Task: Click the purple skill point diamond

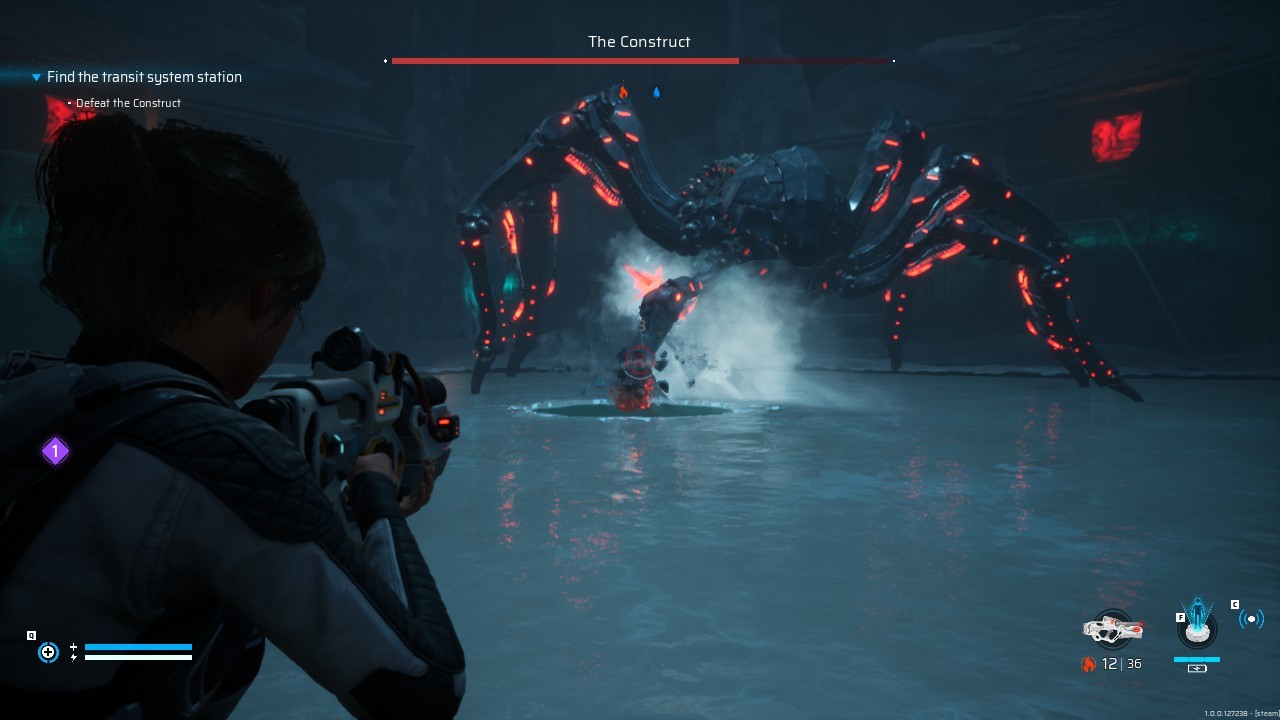Action: coord(55,451)
